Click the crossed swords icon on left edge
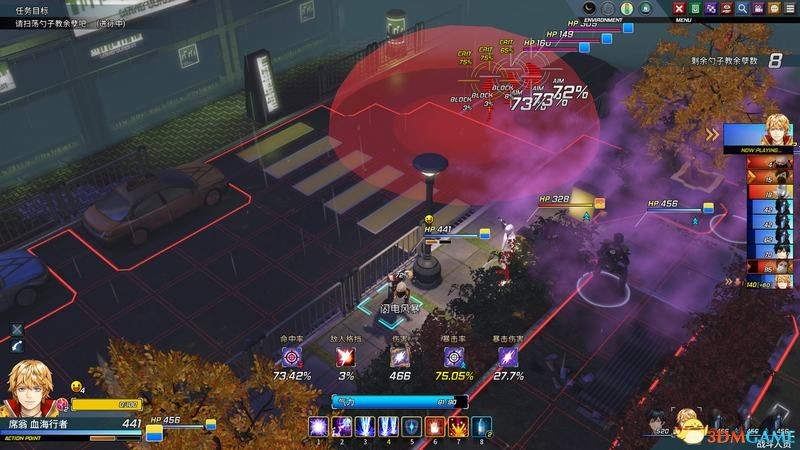 coord(17,329)
